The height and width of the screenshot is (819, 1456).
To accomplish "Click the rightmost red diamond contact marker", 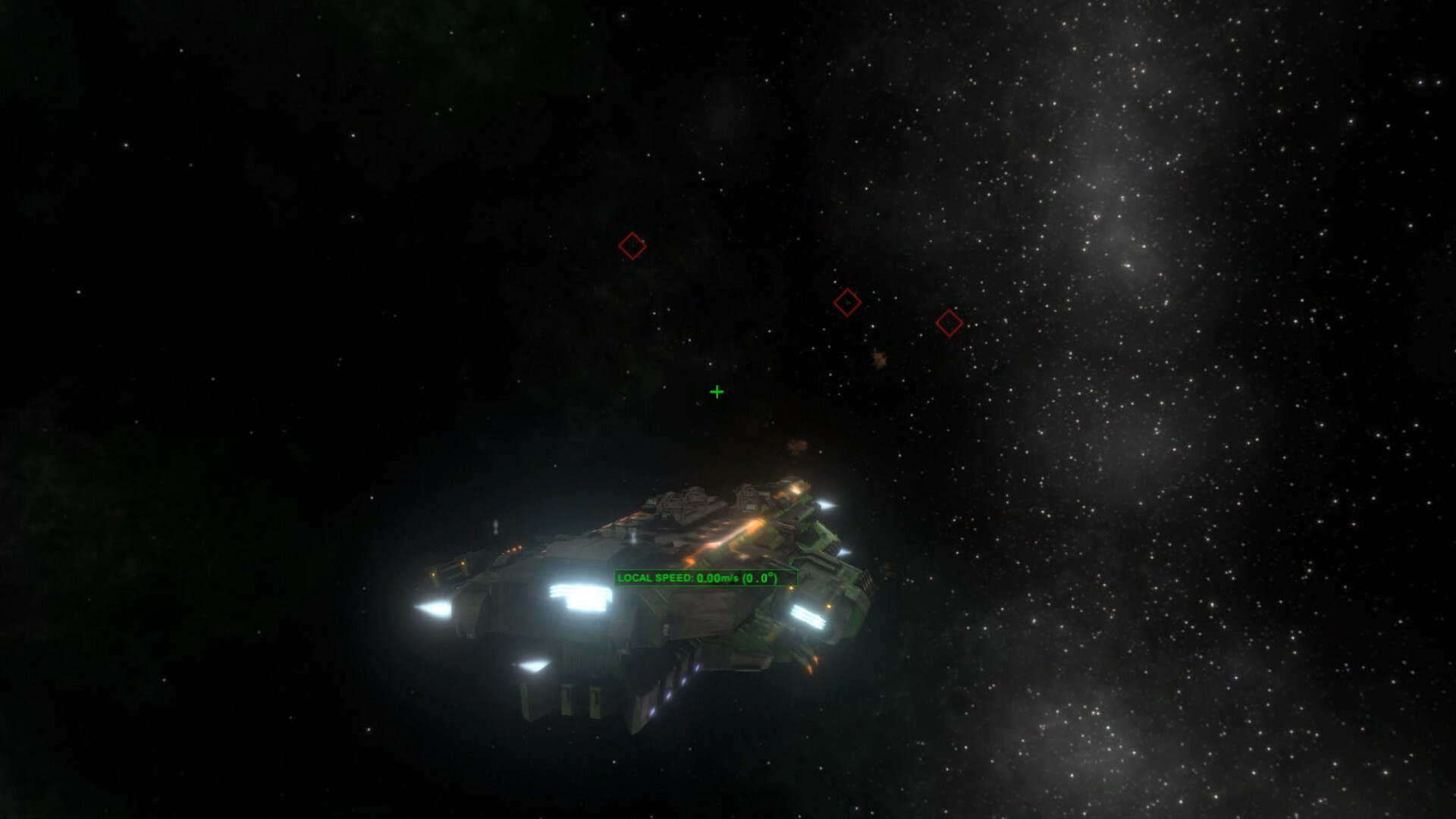I will tap(948, 322).
